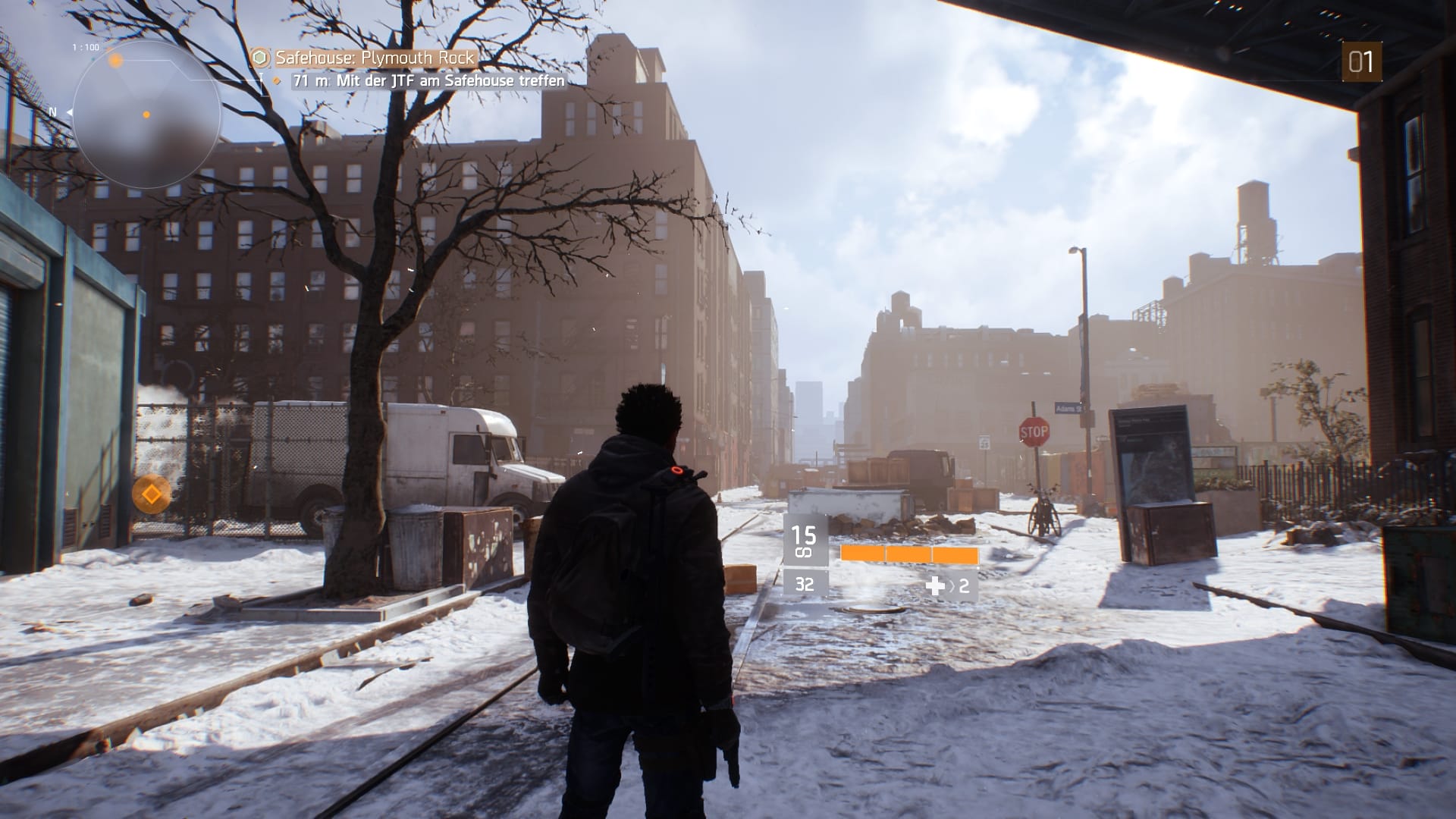Image resolution: width=1456 pixels, height=819 pixels.
Task: Click the reserve ammo number 32
Action: (x=805, y=585)
